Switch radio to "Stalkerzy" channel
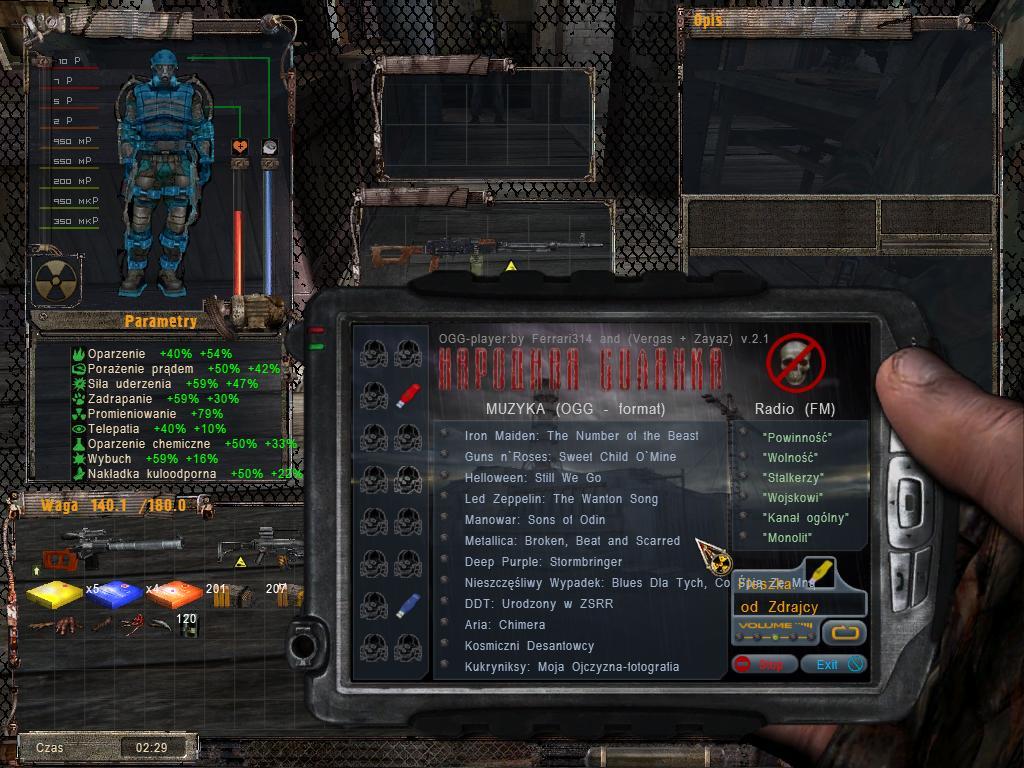The image size is (1024, 768). [x=793, y=478]
